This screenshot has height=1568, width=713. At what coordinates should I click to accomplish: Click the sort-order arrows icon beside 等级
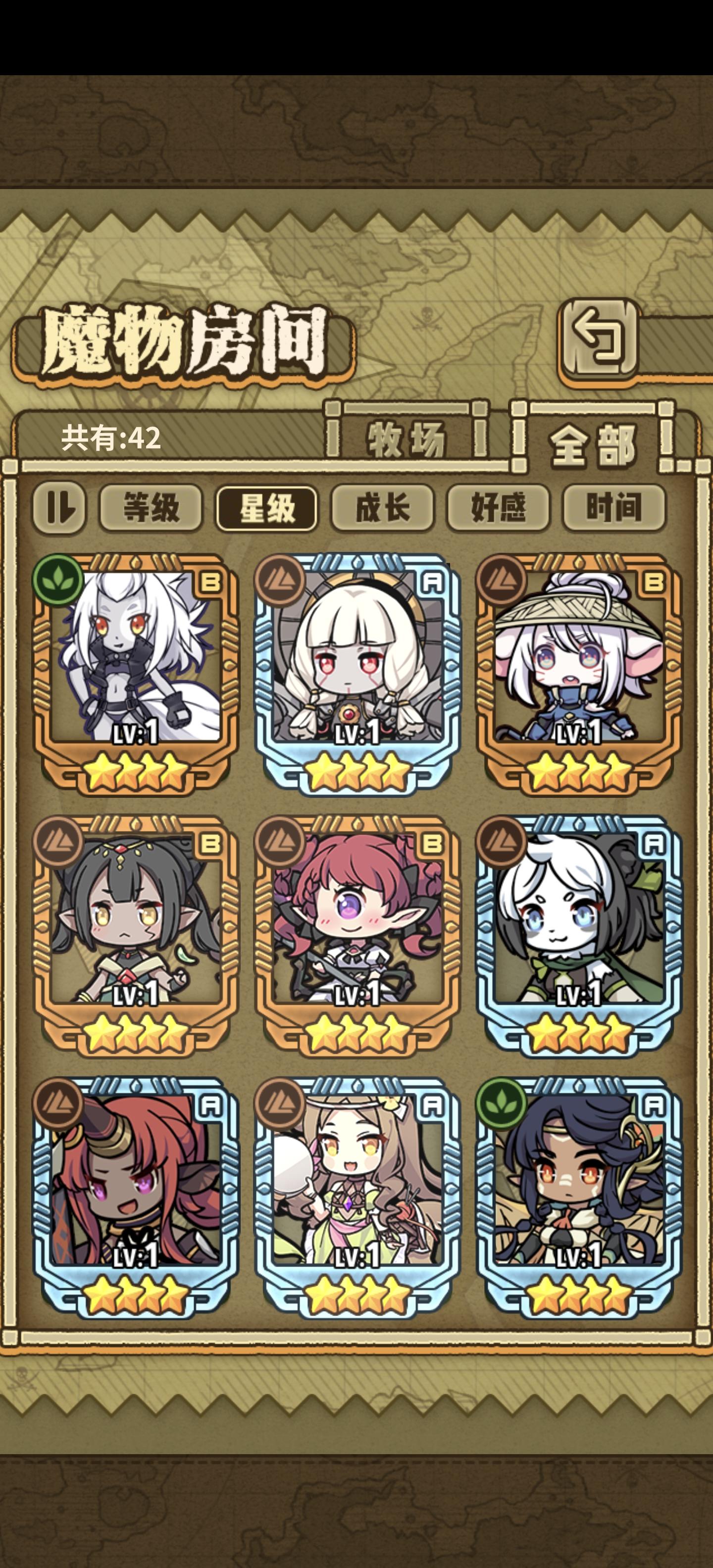tap(61, 510)
